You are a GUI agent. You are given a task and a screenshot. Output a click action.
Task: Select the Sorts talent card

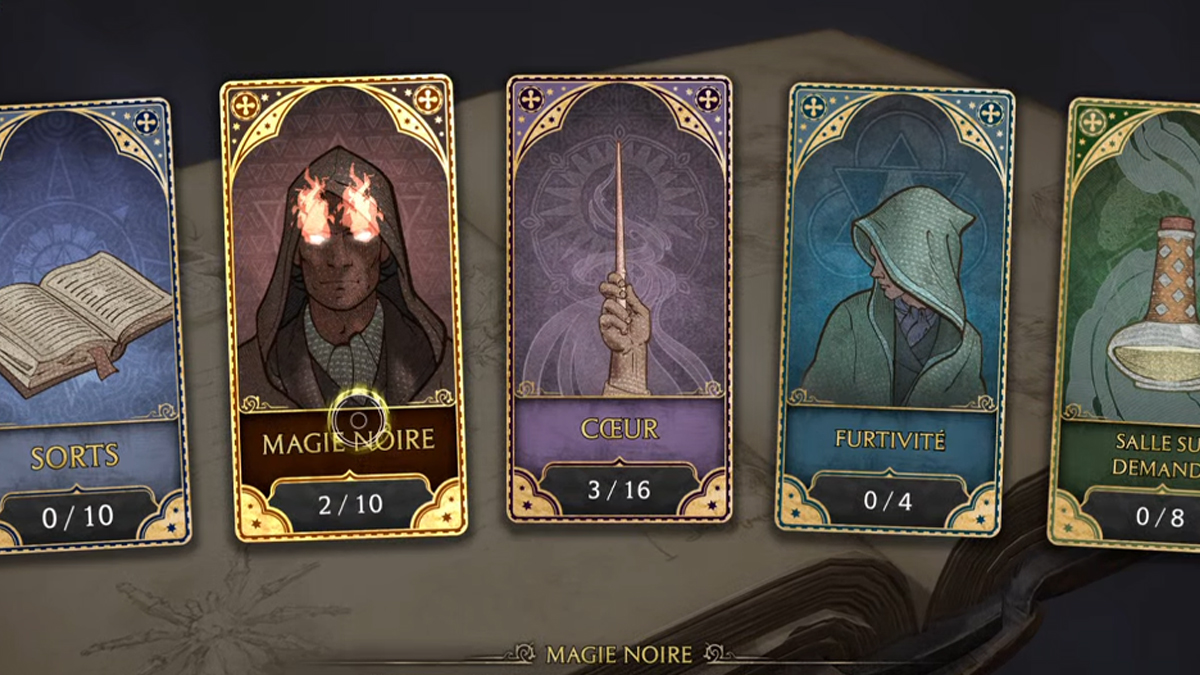click(90, 320)
